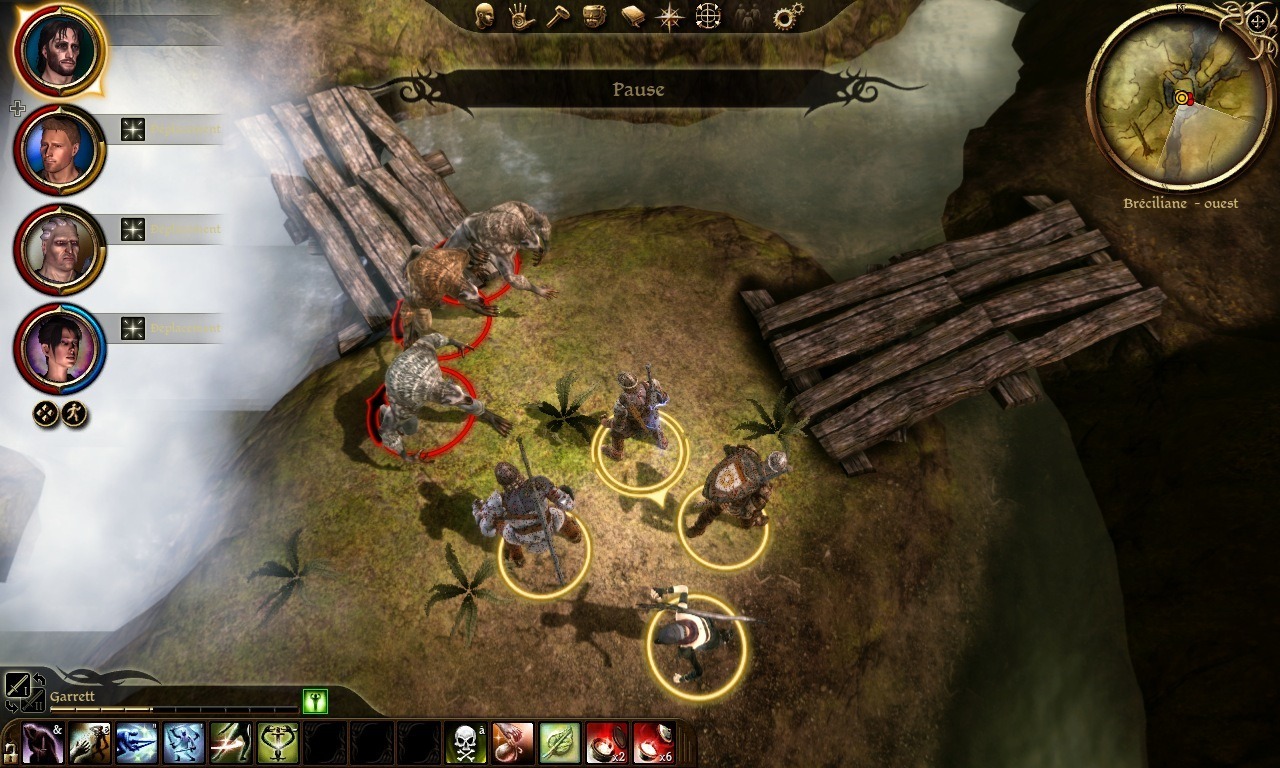1280x768 pixels.
Task: Select the blond warrior party portrait
Action: (x=59, y=150)
